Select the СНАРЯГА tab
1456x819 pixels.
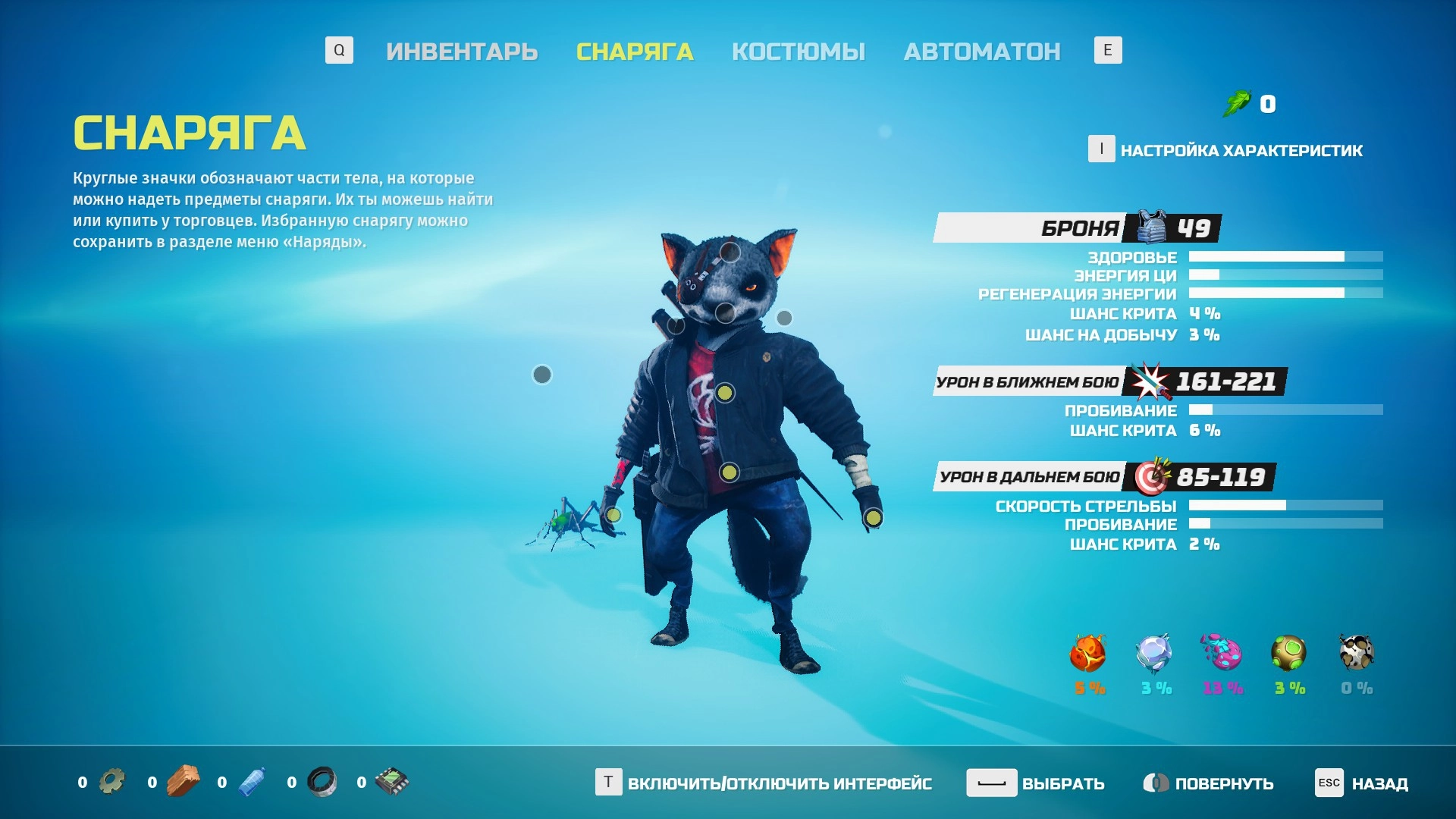pyautogui.click(x=635, y=52)
